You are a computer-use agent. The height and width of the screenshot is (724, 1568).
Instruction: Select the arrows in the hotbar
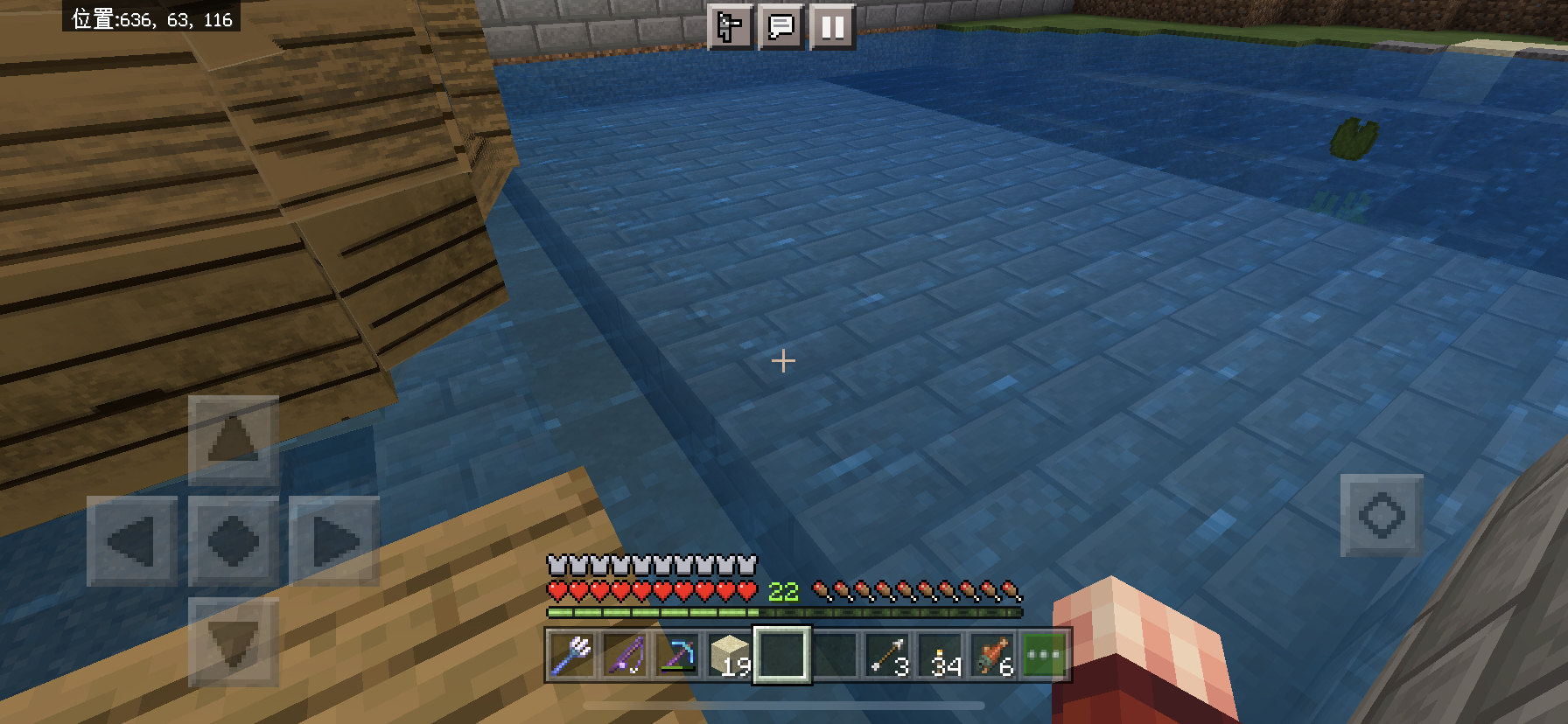[x=889, y=658]
